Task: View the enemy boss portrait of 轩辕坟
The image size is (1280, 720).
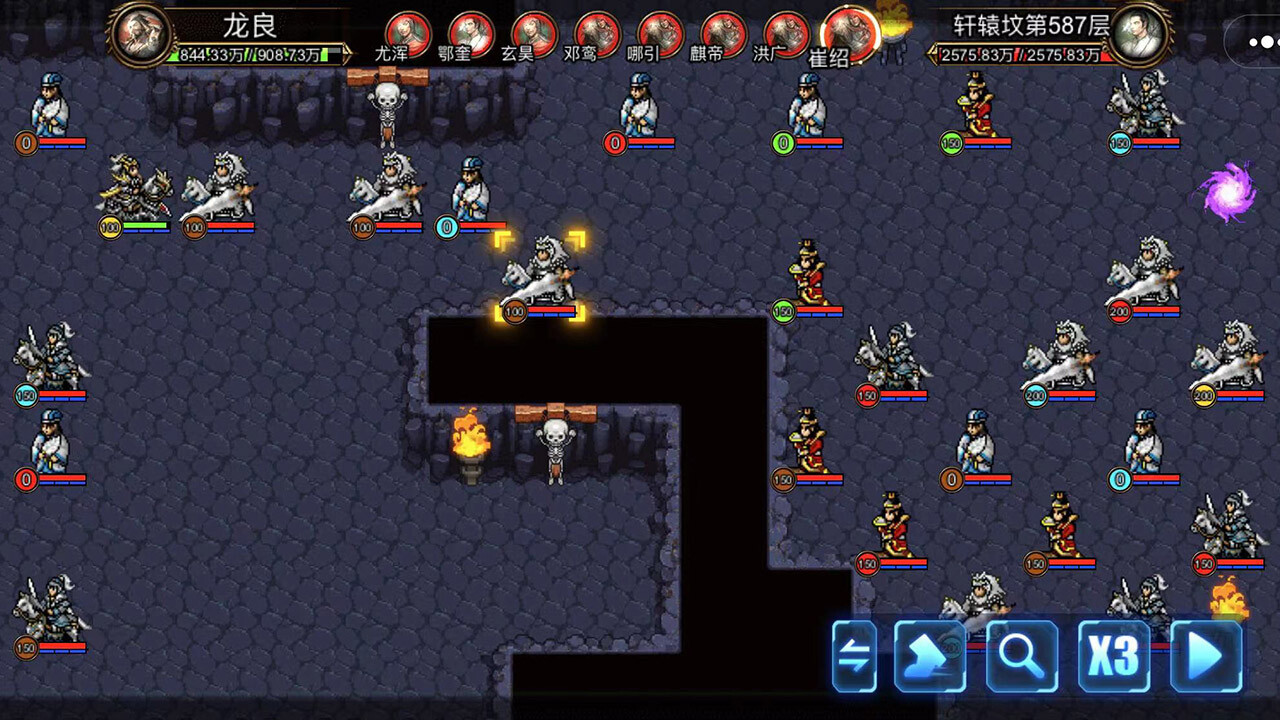Action: 1139,34
